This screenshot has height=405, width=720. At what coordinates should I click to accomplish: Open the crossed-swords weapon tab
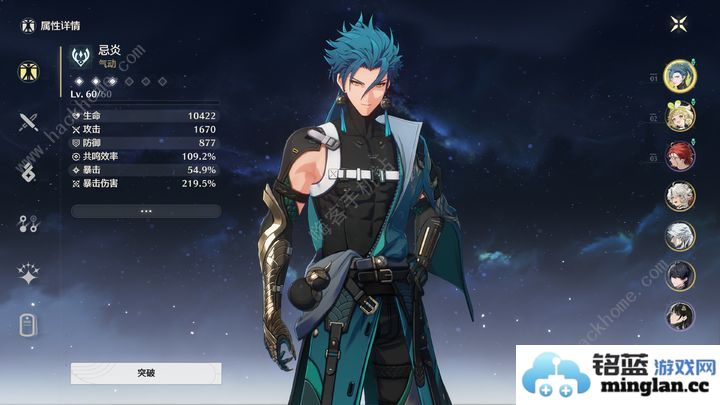(x=28, y=122)
